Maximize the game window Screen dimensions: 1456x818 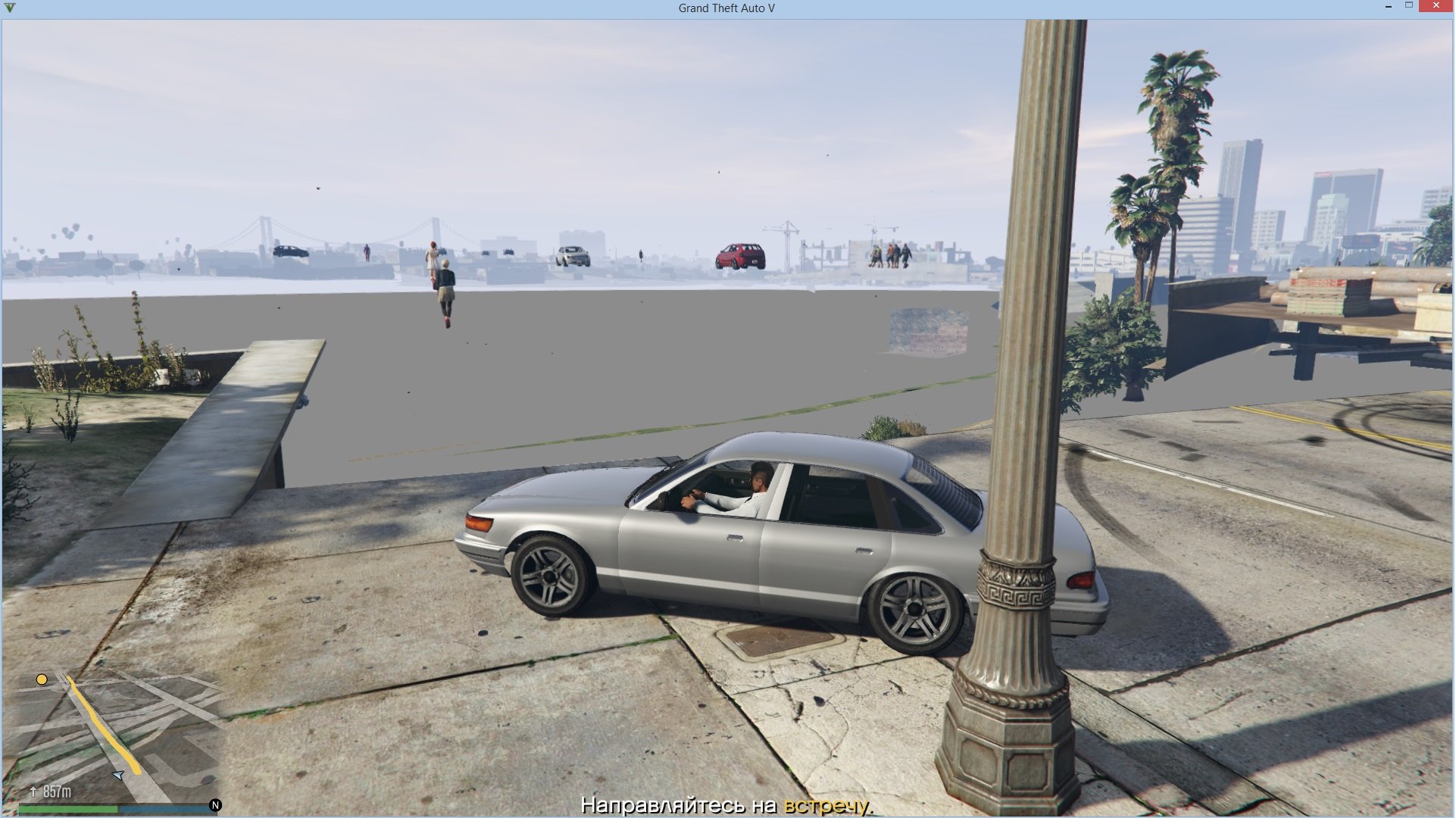(x=1409, y=7)
